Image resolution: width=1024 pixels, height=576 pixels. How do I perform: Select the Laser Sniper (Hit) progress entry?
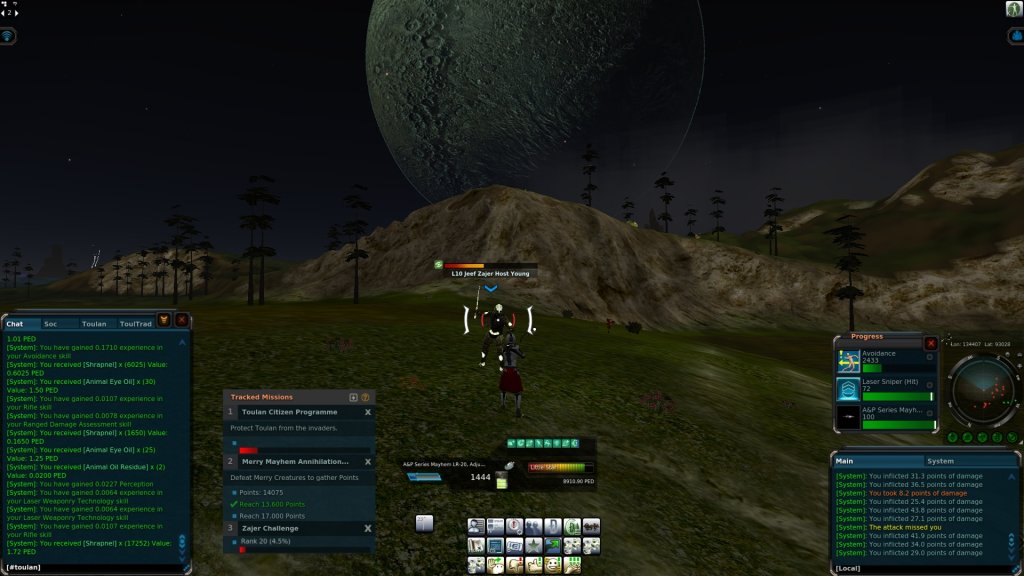[x=886, y=389]
